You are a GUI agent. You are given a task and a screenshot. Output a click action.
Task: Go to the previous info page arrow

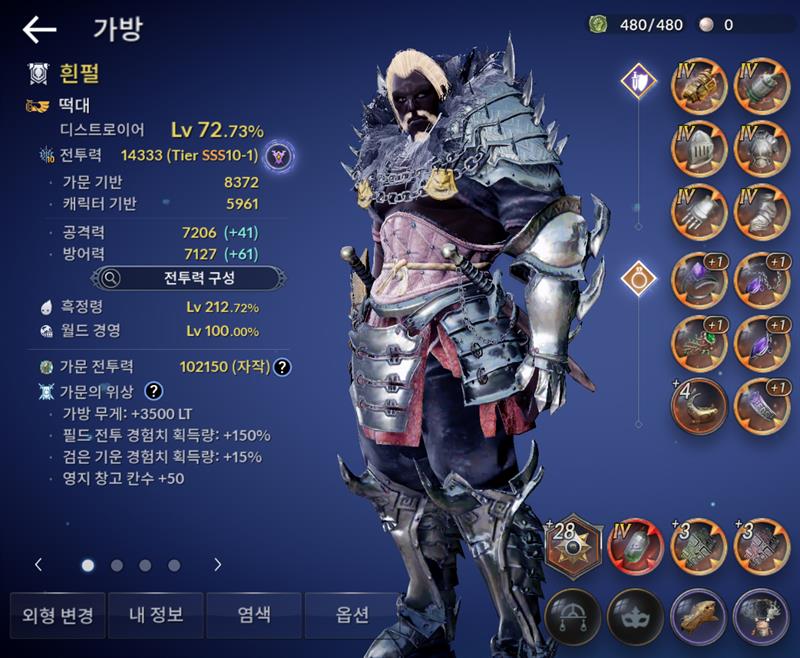click(x=39, y=565)
